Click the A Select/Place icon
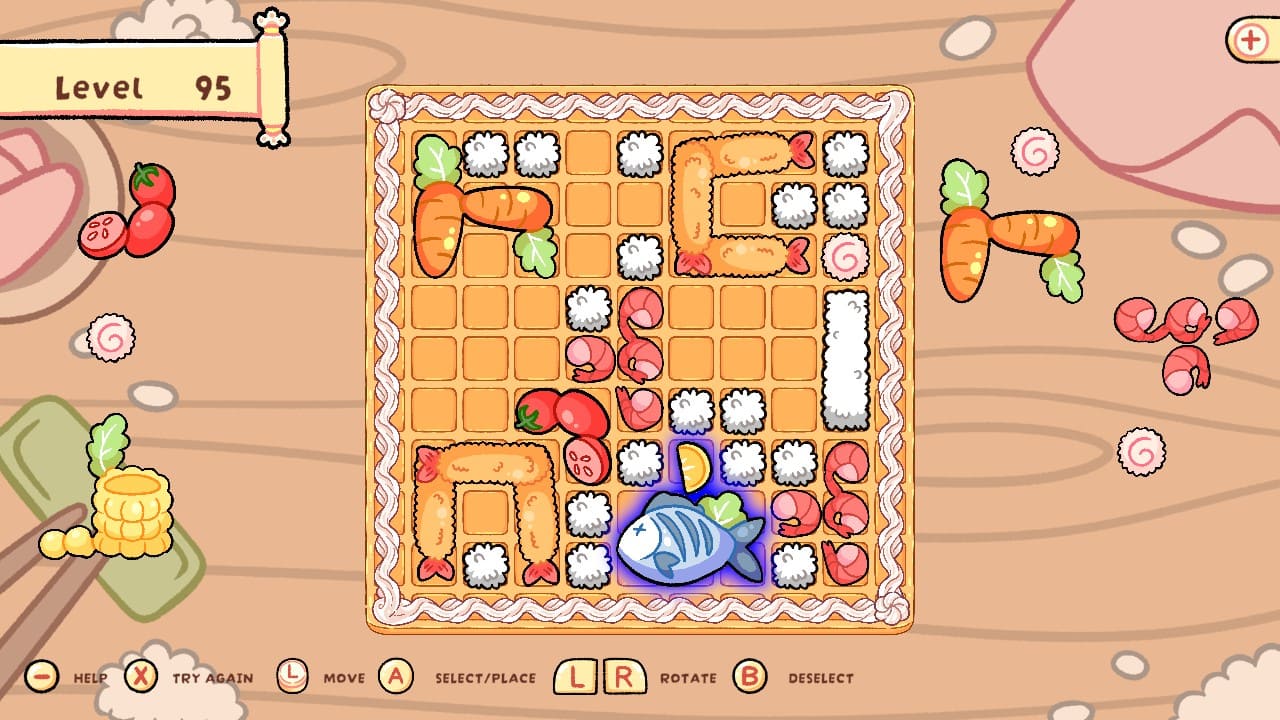Image resolution: width=1280 pixels, height=720 pixels. click(394, 677)
